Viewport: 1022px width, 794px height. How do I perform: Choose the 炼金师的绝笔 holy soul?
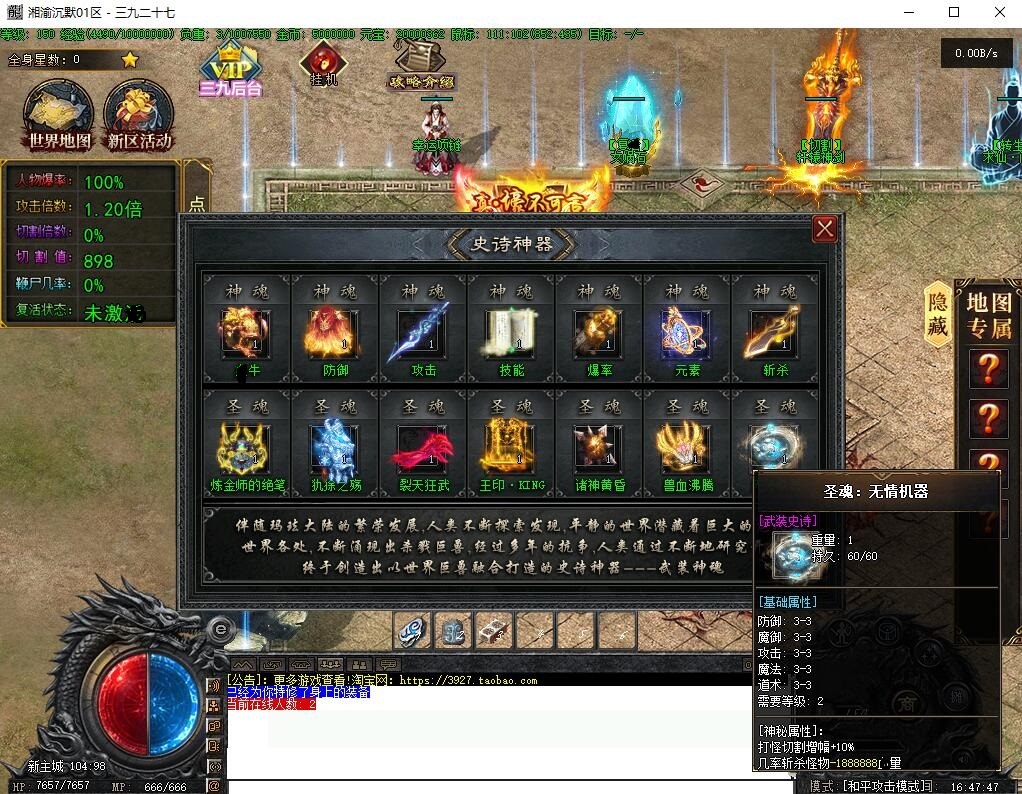[246, 448]
